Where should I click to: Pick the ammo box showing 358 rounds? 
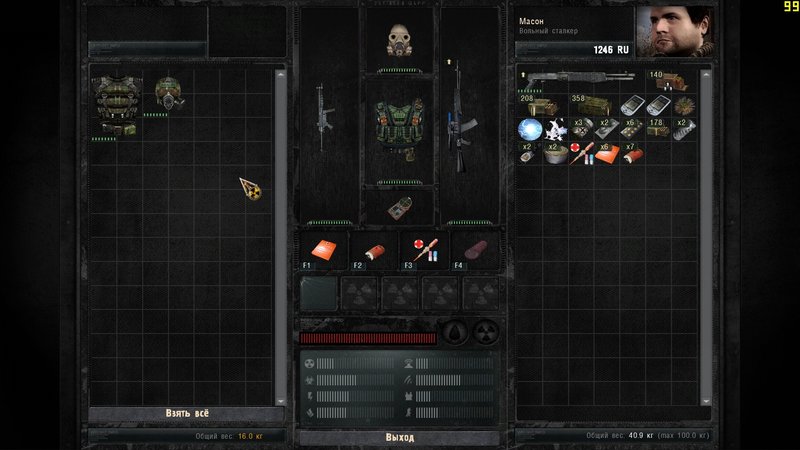coord(594,105)
